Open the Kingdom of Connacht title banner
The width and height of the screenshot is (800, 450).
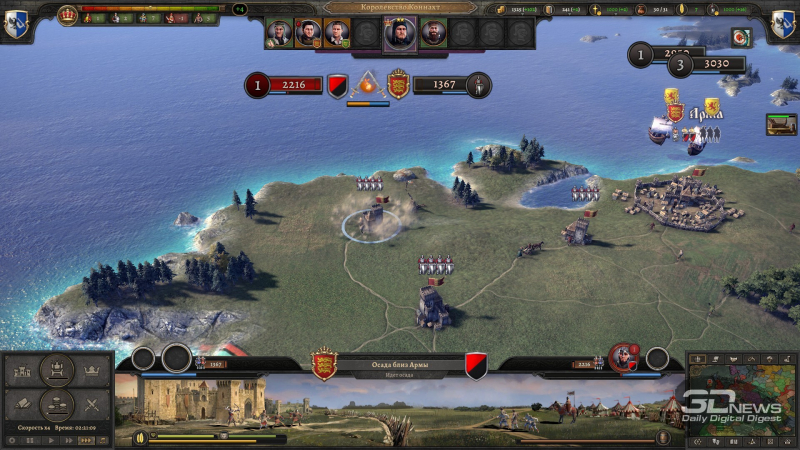(400, 7)
